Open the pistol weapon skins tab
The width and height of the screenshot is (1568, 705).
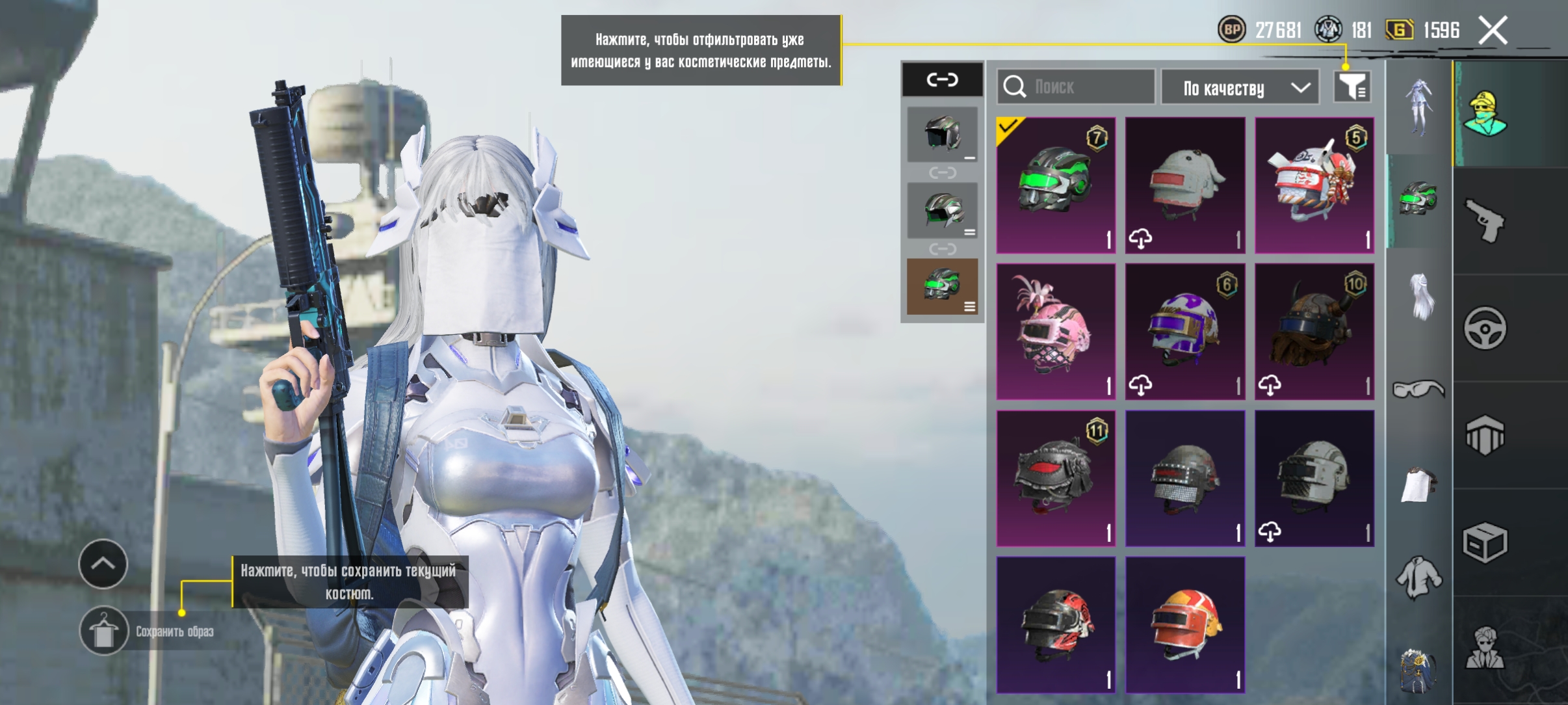(x=1485, y=221)
